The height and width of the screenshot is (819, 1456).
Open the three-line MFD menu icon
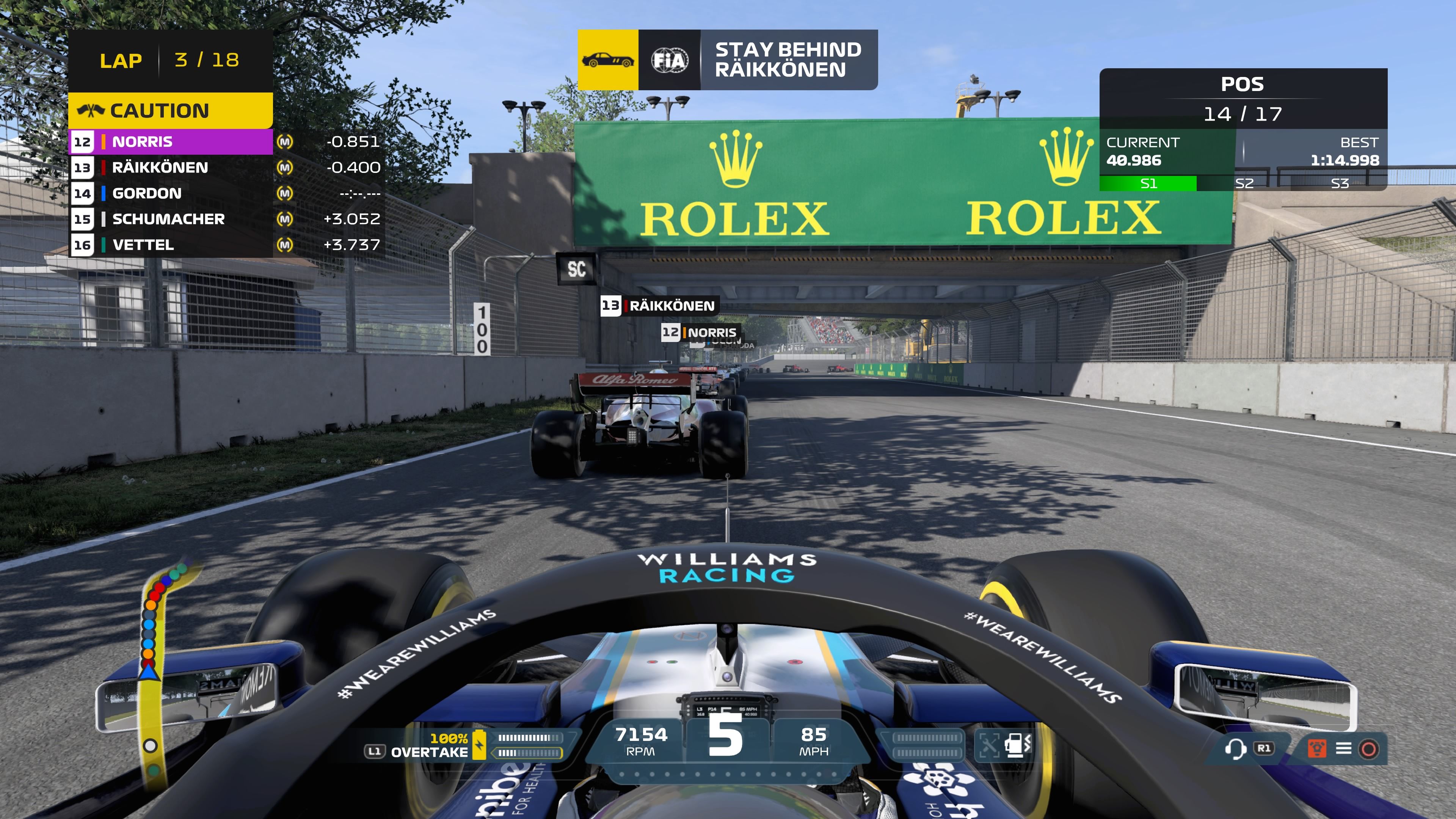click(1343, 749)
